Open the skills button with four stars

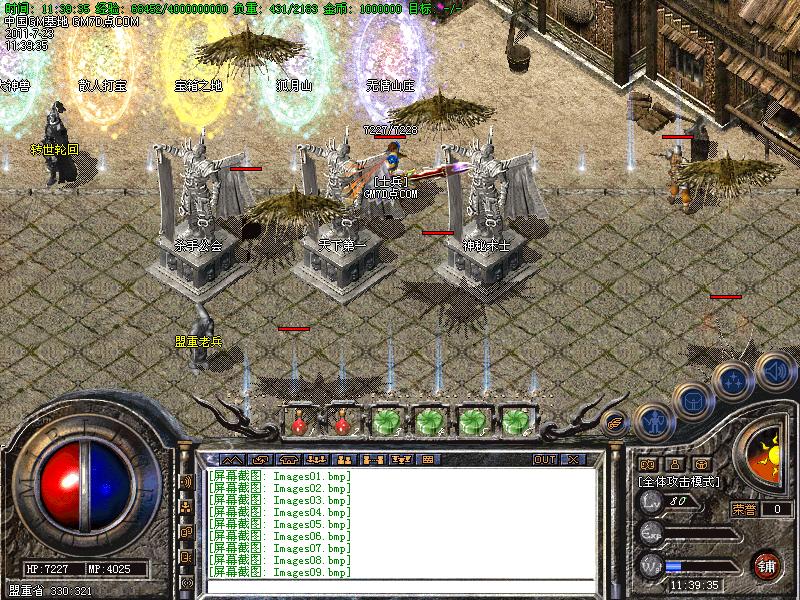(x=733, y=381)
